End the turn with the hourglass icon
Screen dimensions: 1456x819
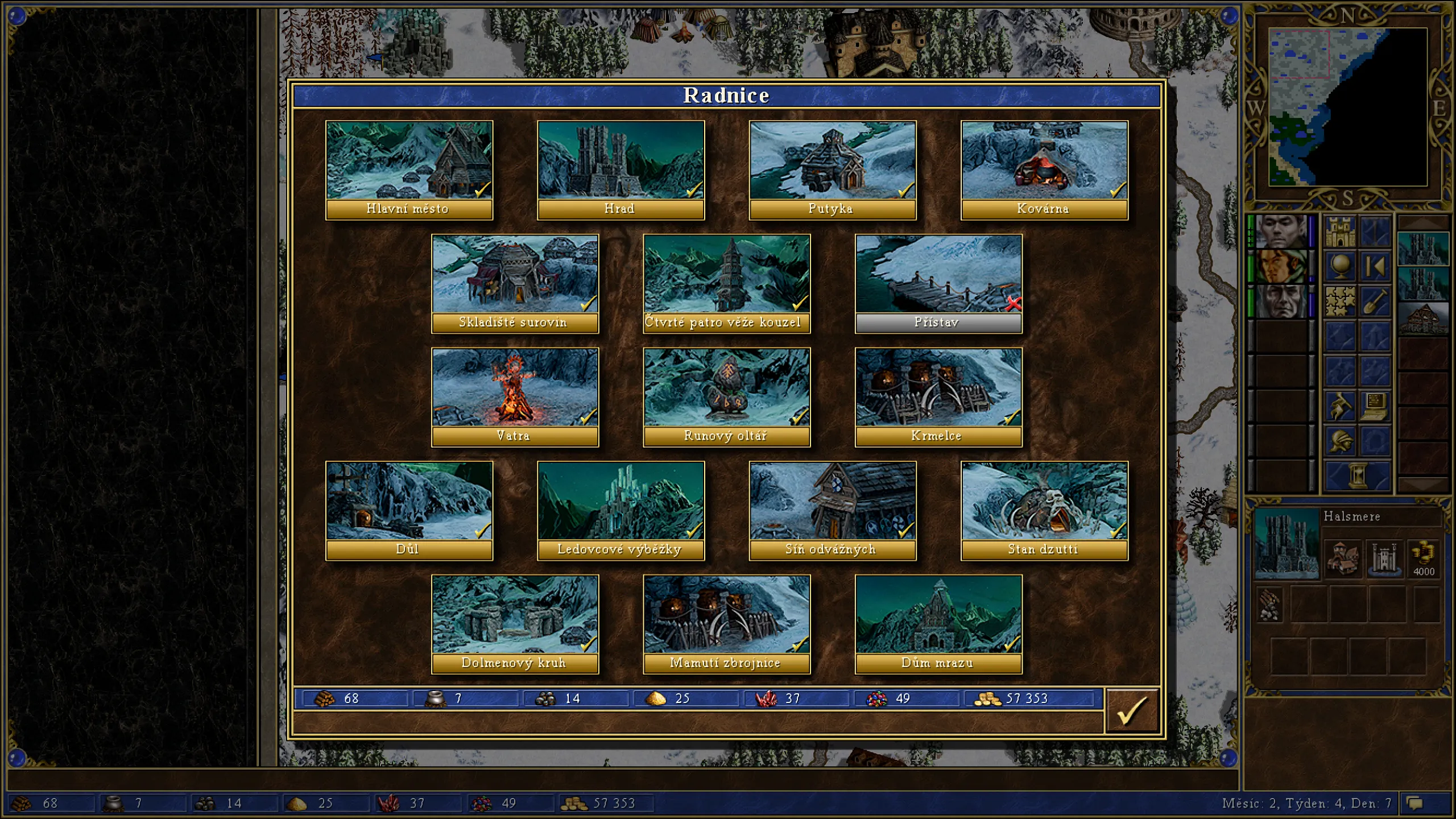coord(1357,474)
